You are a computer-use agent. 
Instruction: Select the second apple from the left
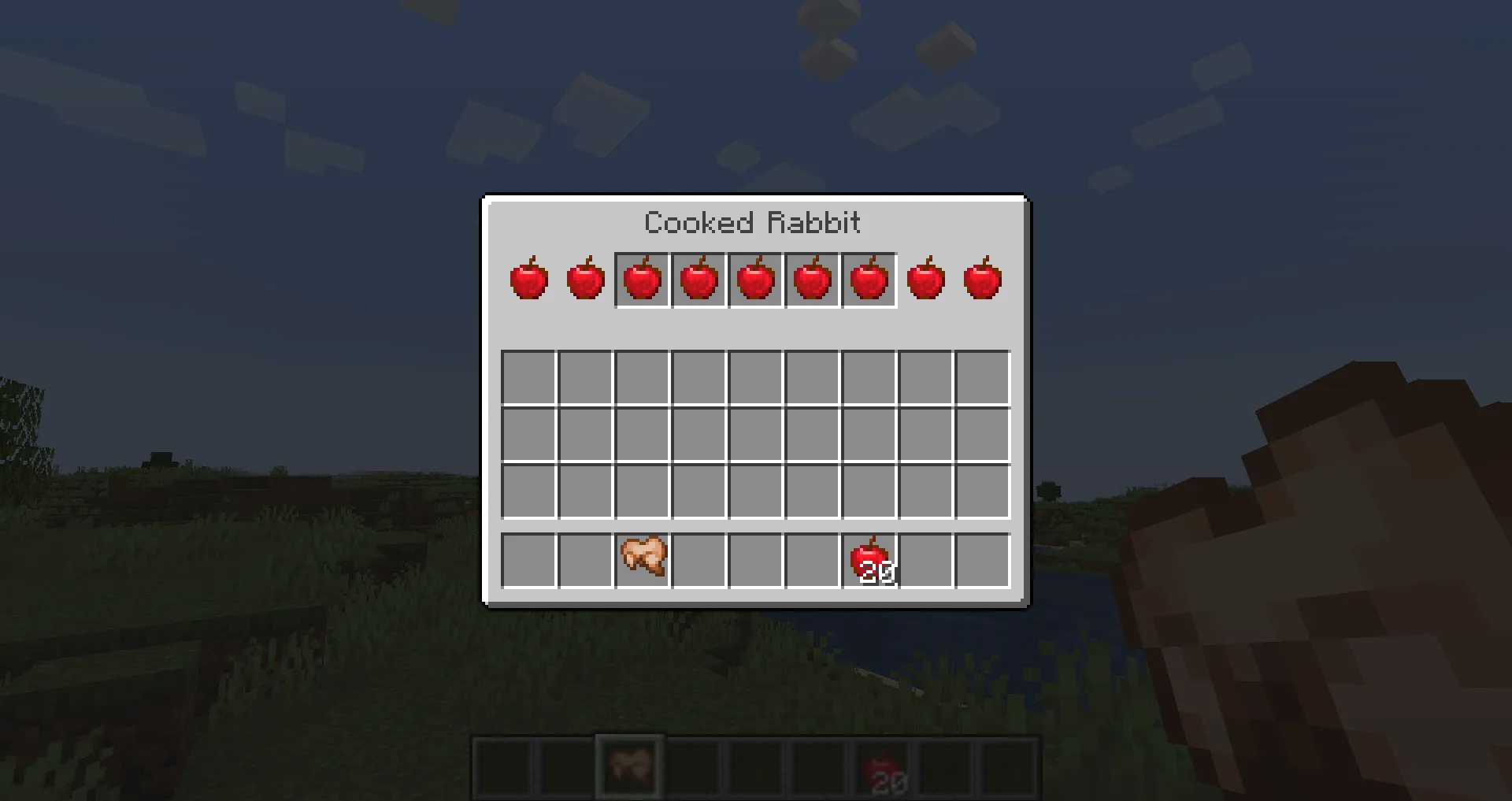[x=585, y=280]
